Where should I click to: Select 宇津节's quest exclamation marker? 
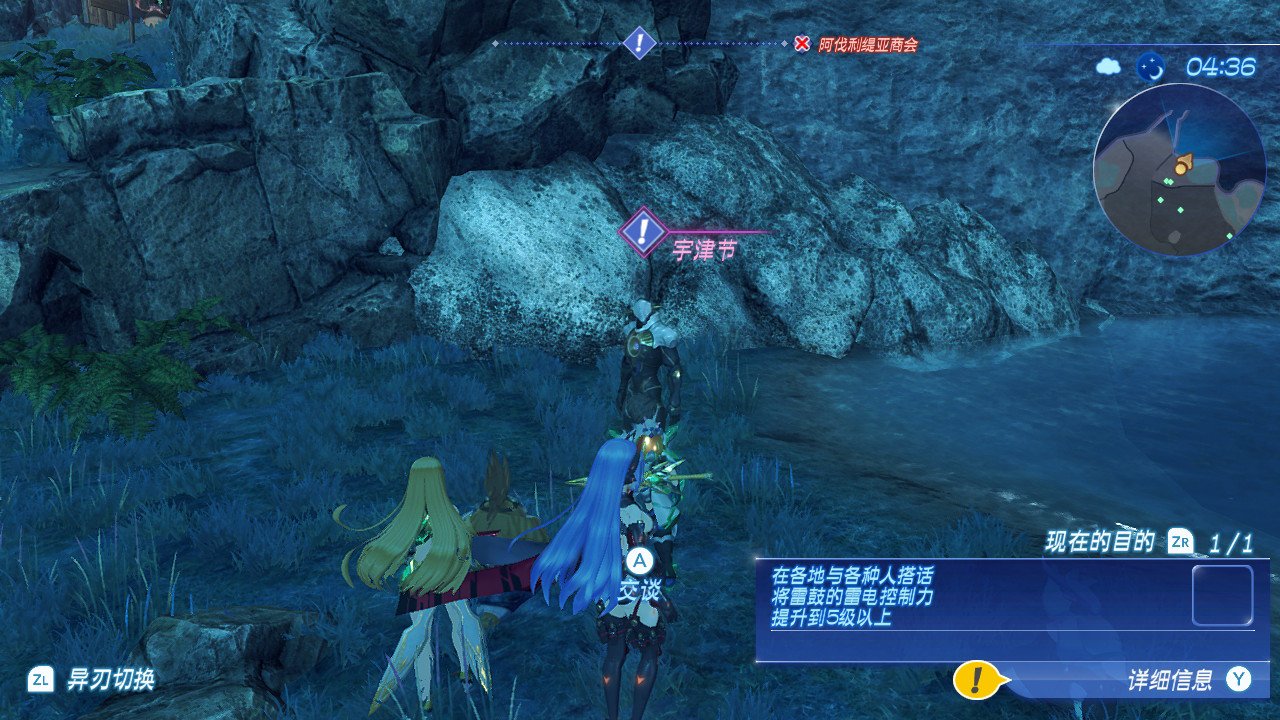tap(644, 231)
